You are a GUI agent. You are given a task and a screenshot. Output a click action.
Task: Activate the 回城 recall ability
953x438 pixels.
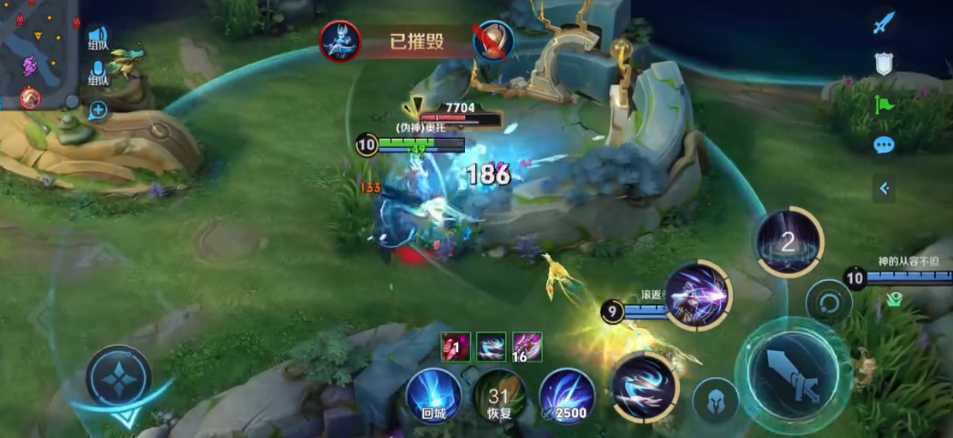click(434, 396)
